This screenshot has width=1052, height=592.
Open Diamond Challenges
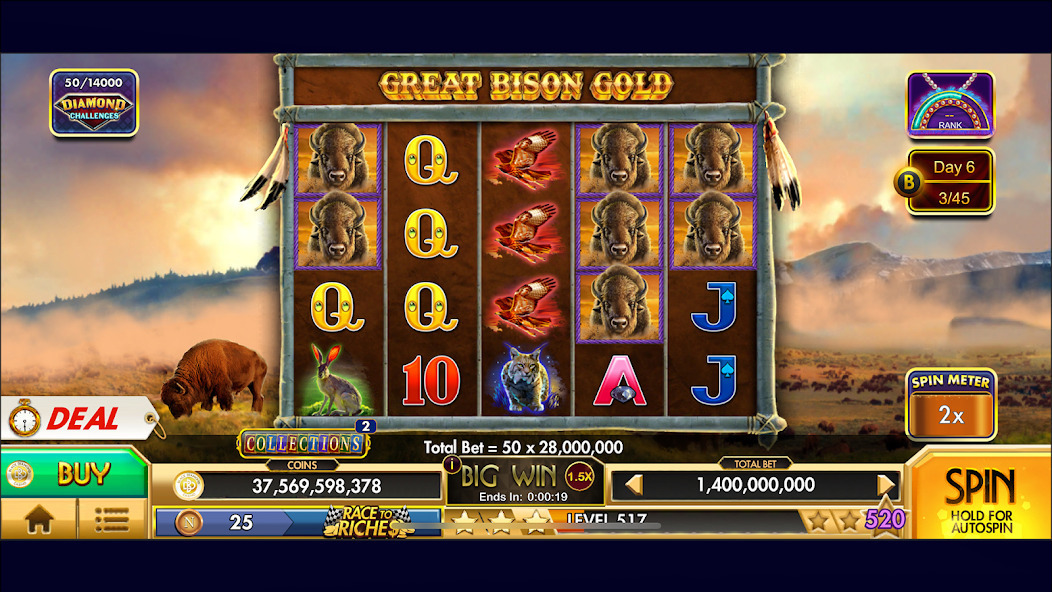tap(94, 103)
